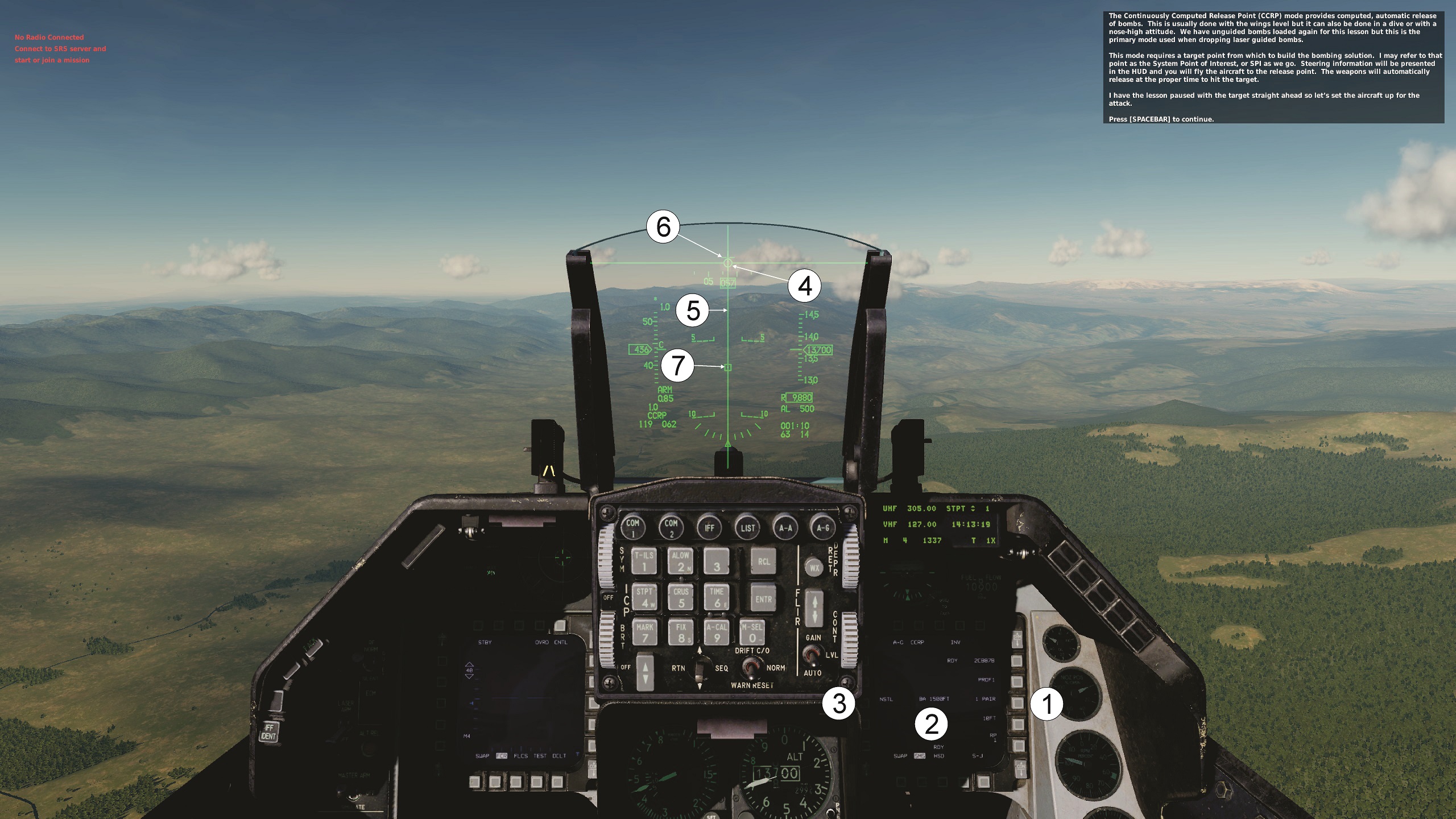
Task: Open the LIST page button
Action: click(747, 527)
